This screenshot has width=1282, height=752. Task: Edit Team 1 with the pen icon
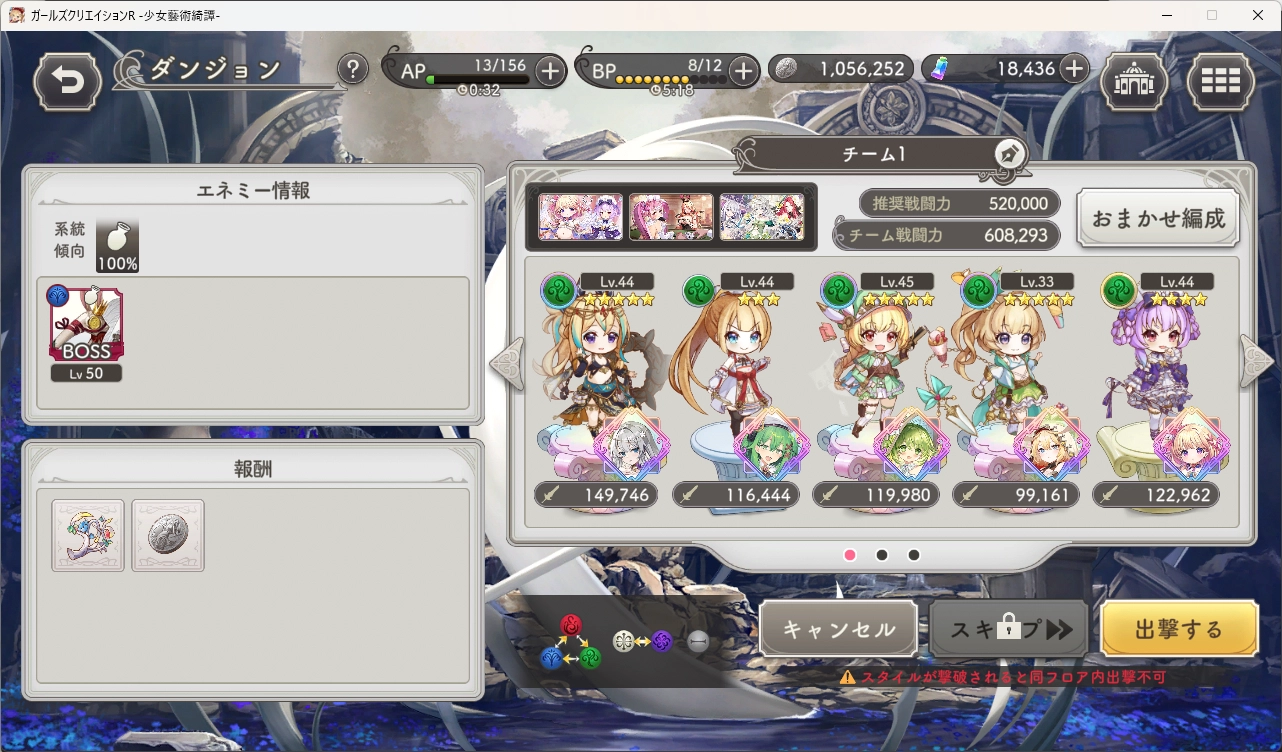click(1009, 155)
